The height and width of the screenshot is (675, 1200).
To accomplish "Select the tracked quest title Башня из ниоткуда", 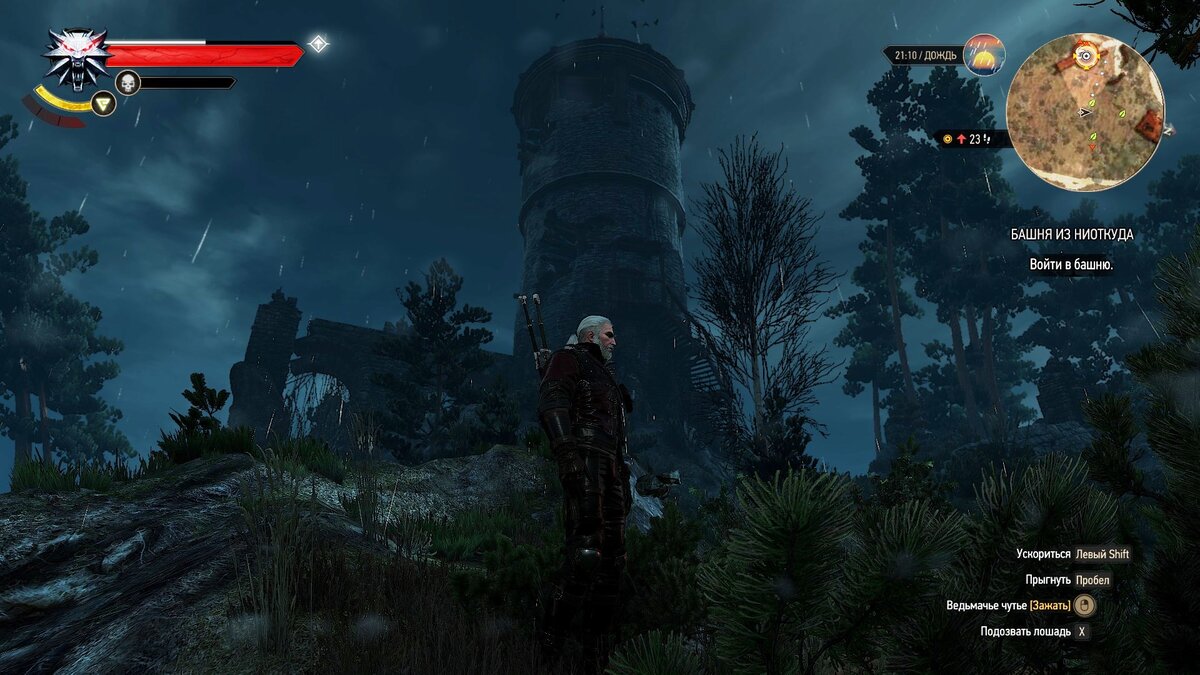I will tap(1072, 234).
